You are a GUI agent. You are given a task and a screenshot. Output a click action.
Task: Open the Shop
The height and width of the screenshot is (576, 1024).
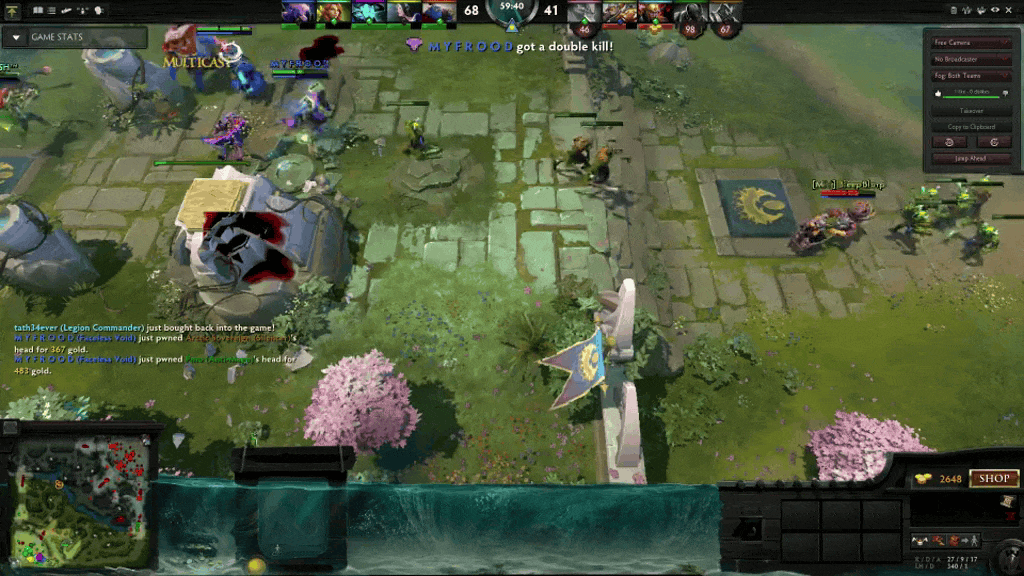click(993, 479)
